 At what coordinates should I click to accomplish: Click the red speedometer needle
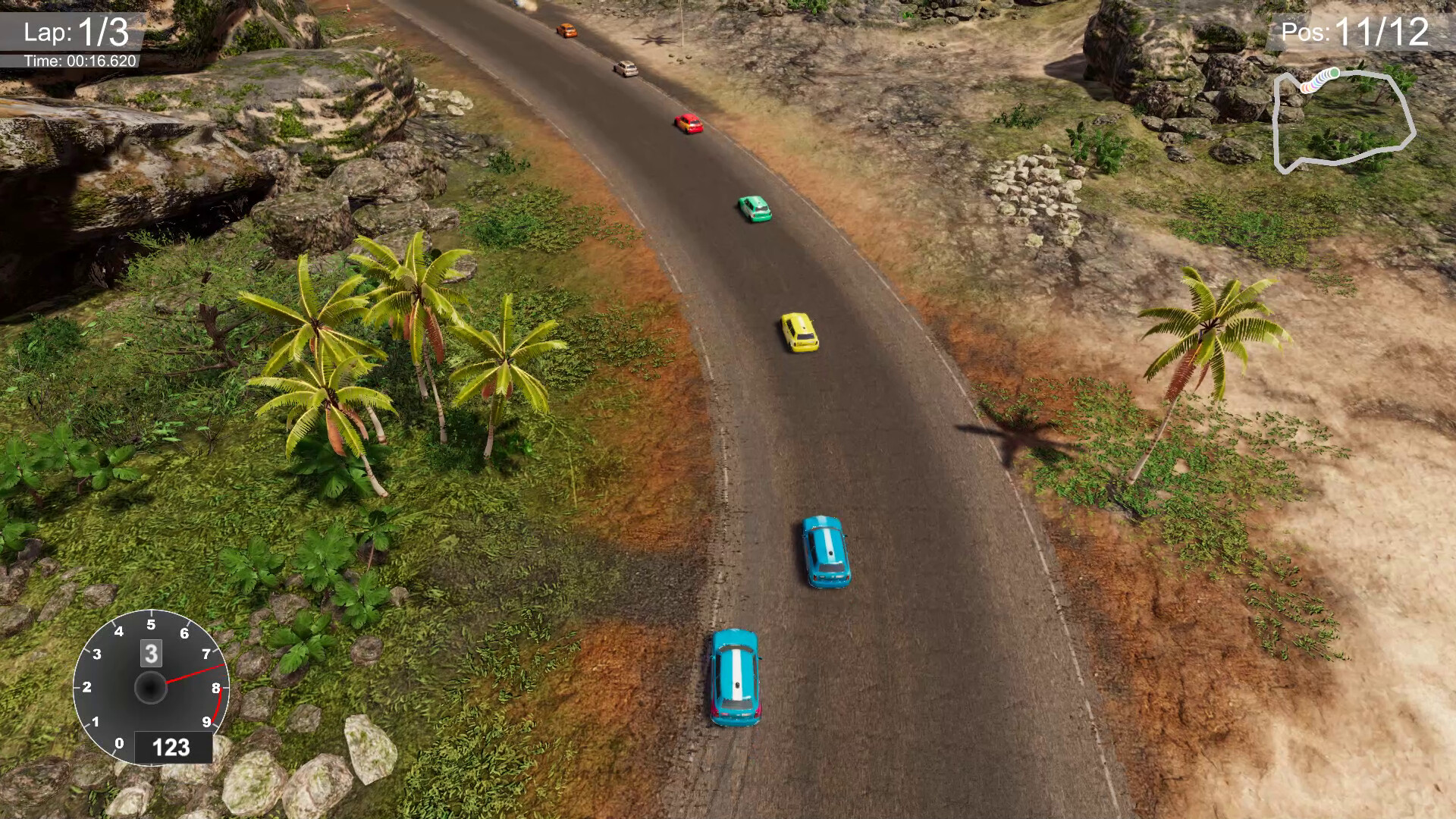point(186,675)
